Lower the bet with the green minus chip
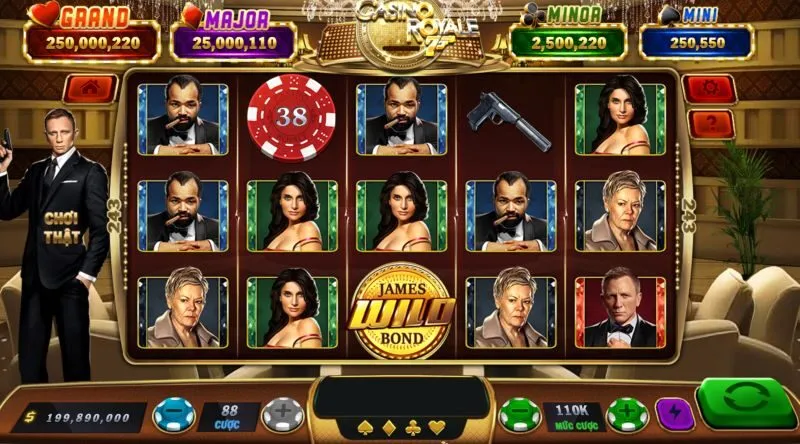The height and width of the screenshot is (444, 800). 519,413
